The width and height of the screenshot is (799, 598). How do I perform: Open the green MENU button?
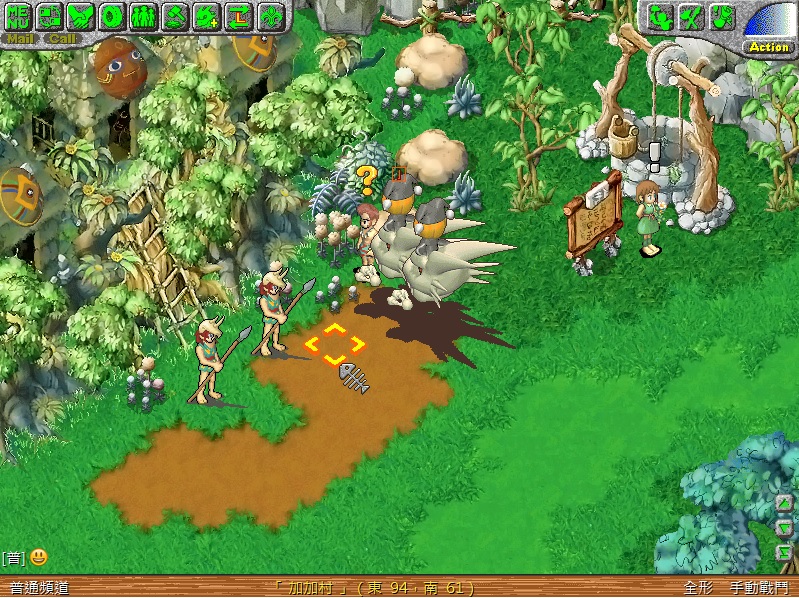pos(19,16)
